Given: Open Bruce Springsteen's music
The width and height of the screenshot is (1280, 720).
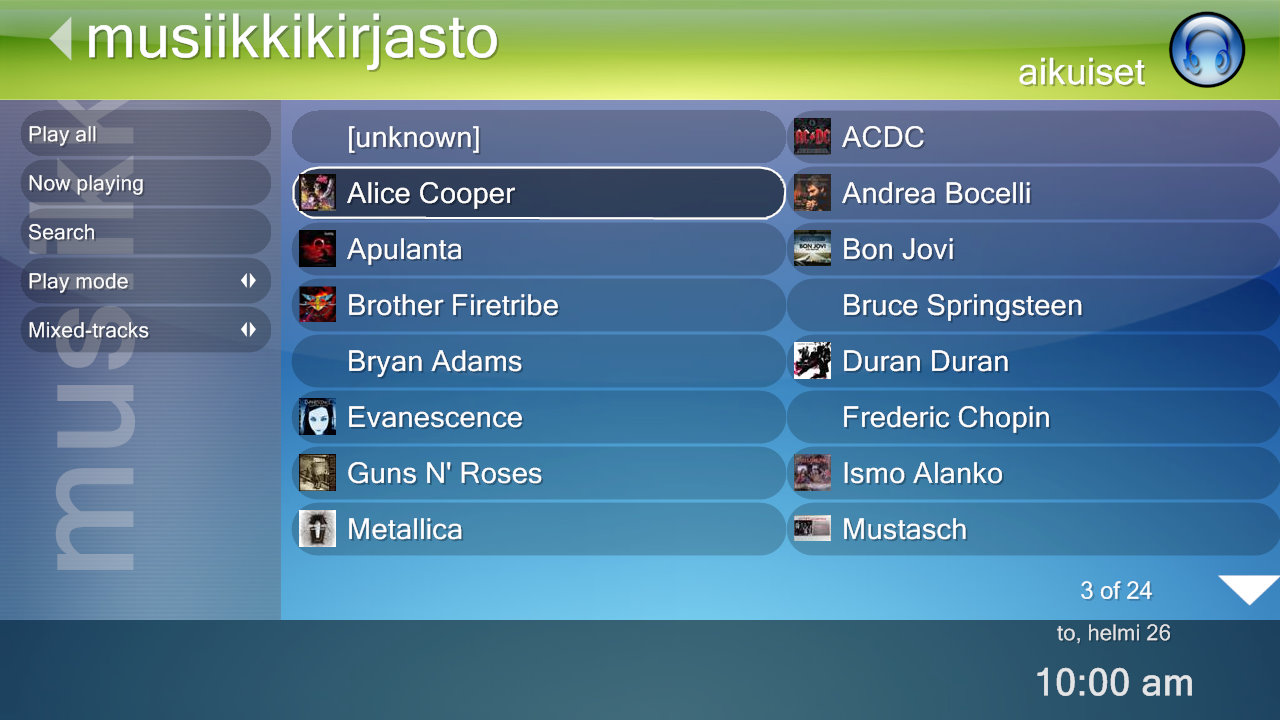Looking at the screenshot, I should coord(1033,305).
